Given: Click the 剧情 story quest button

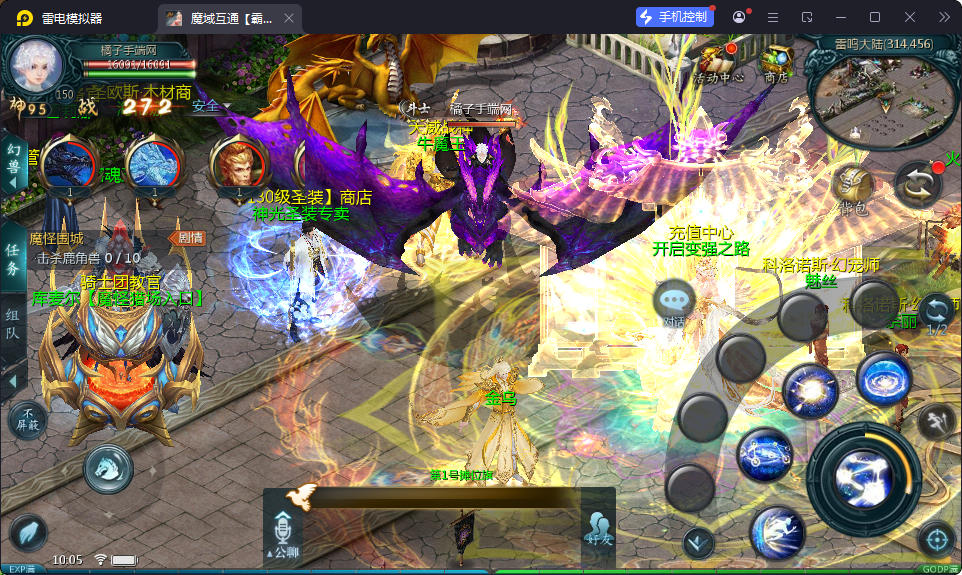Looking at the screenshot, I should [190, 238].
